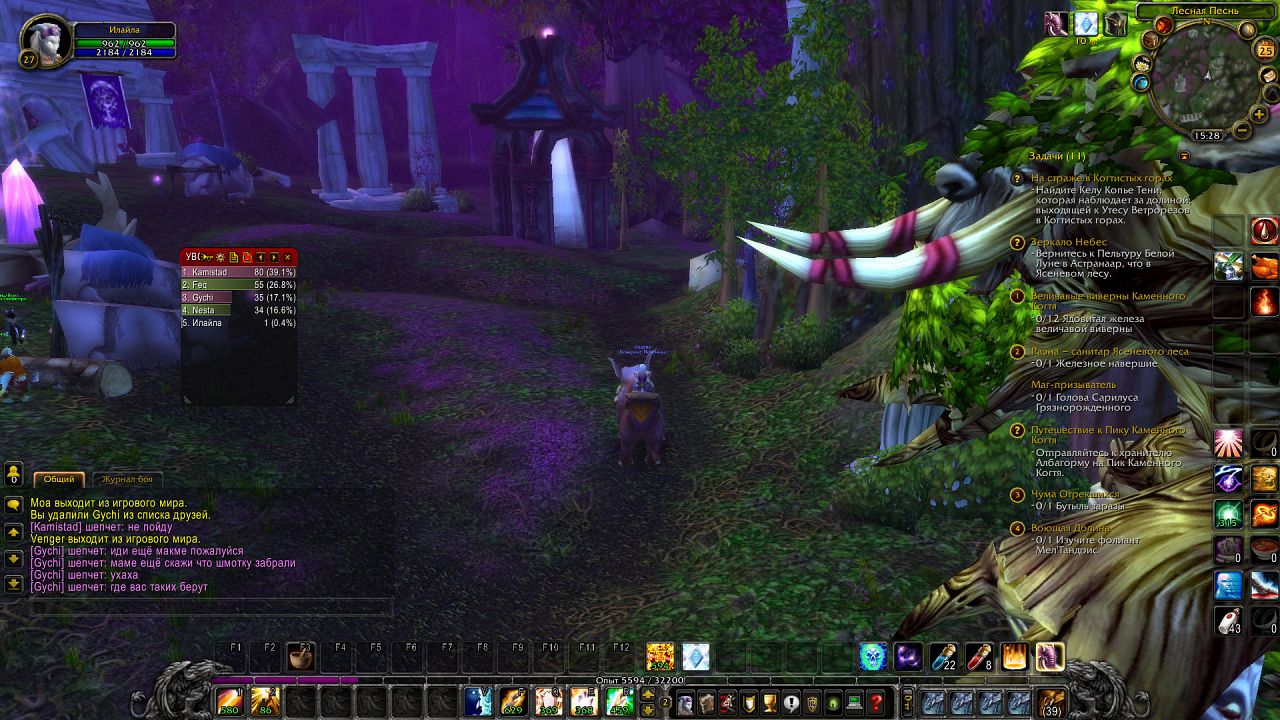Use the mortar and pestle action slot
Image resolution: width=1280 pixels, height=720 pixels.
coord(299,657)
